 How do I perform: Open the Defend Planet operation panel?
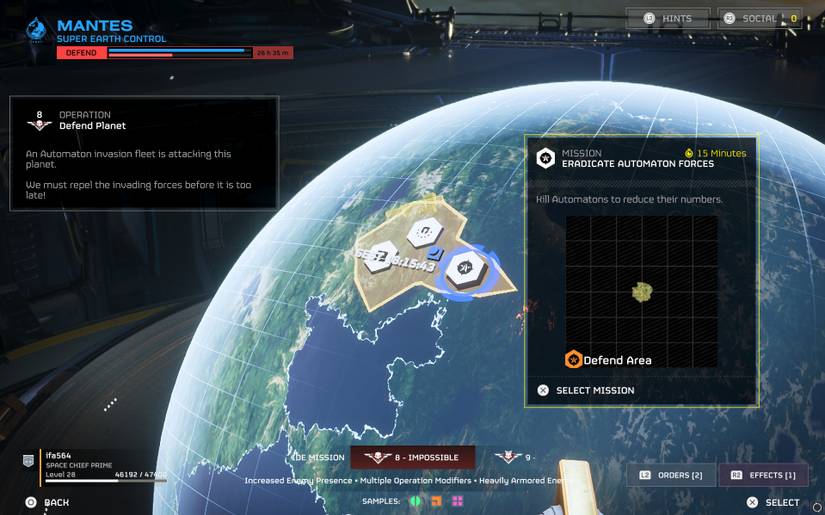143,152
